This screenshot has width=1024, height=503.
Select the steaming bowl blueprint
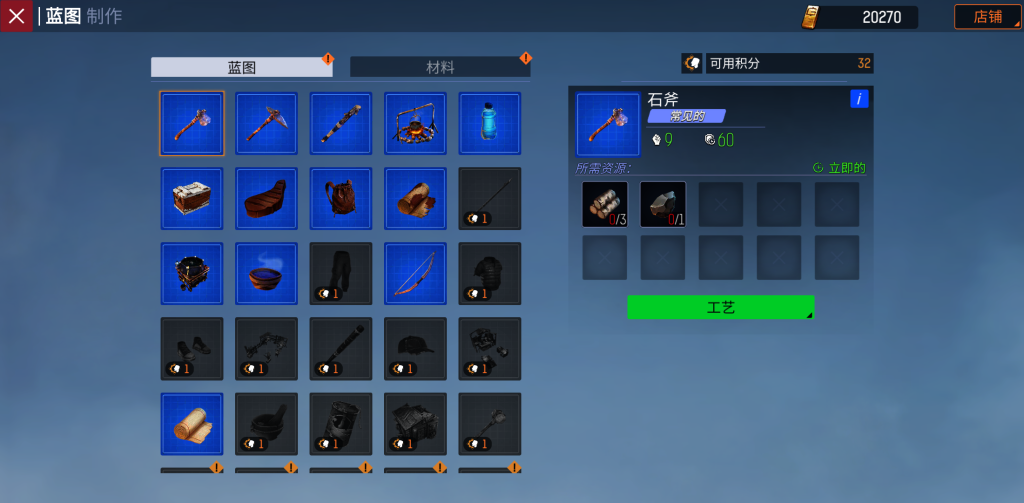[266, 273]
